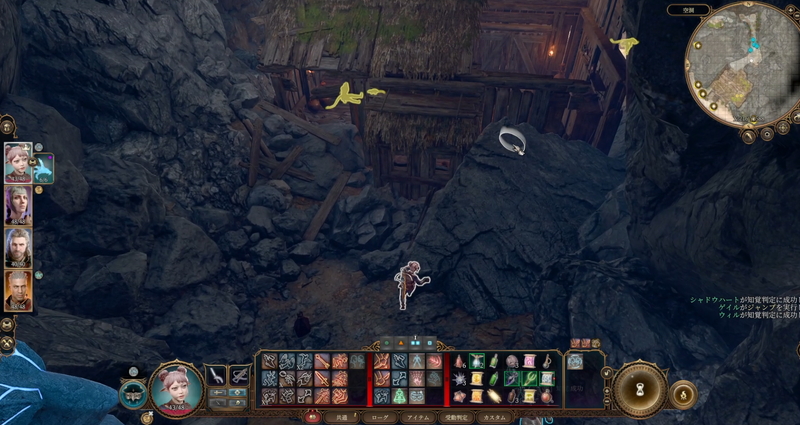
Task: Select Shadowheart's portrait in party list
Action: [x=17, y=204]
